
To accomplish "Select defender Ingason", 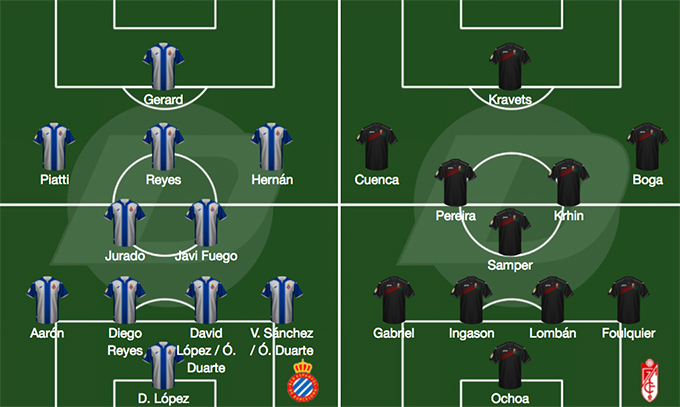I will (471, 300).
